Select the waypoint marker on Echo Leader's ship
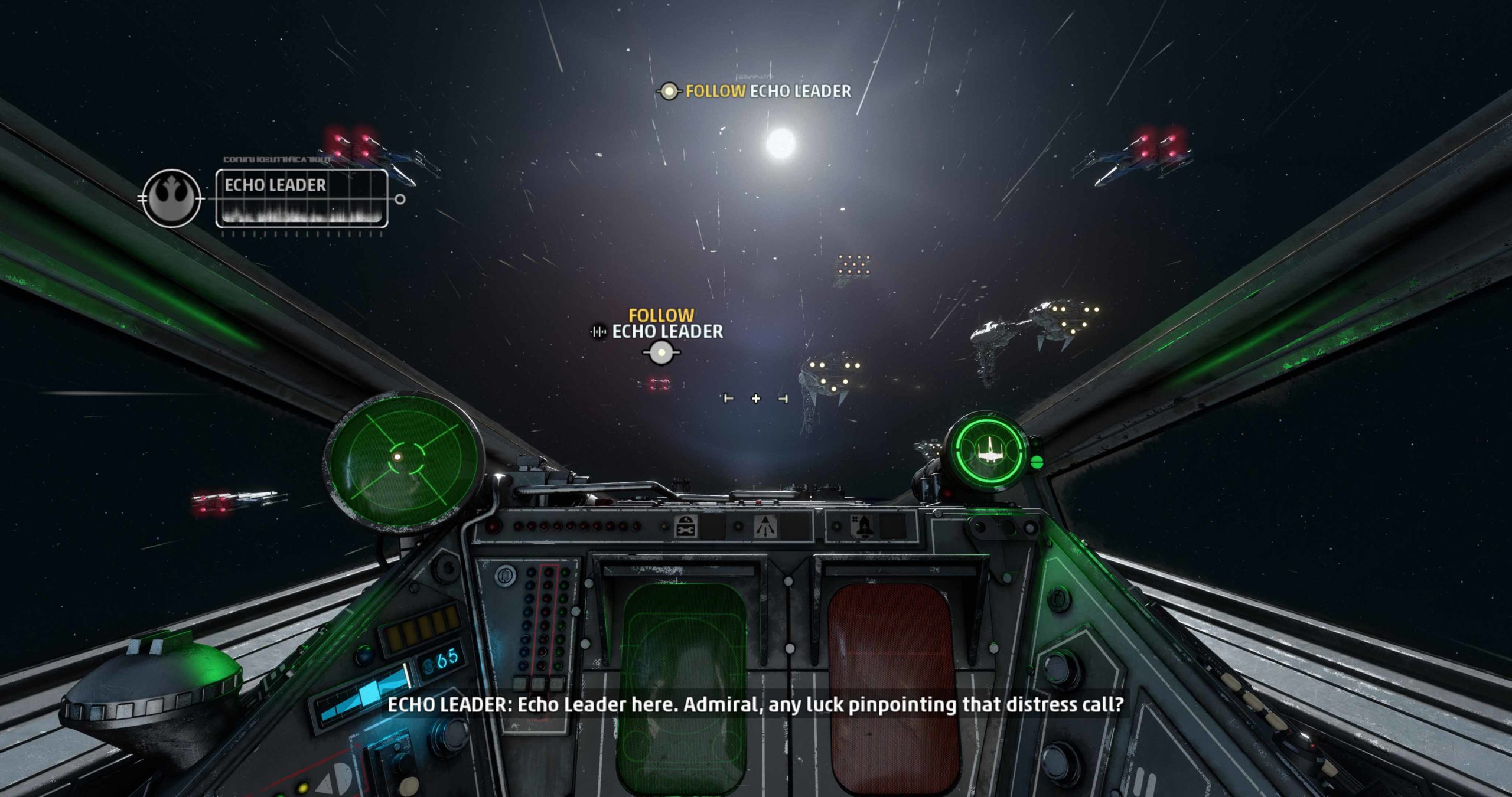Image resolution: width=1512 pixels, height=797 pixels. tap(661, 353)
